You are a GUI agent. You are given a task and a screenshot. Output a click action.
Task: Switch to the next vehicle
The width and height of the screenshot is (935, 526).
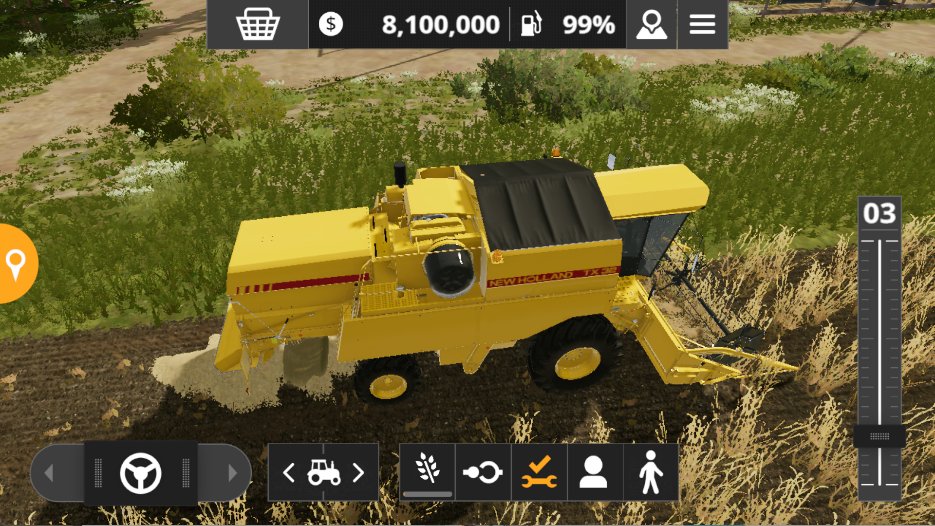click(x=358, y=473)
